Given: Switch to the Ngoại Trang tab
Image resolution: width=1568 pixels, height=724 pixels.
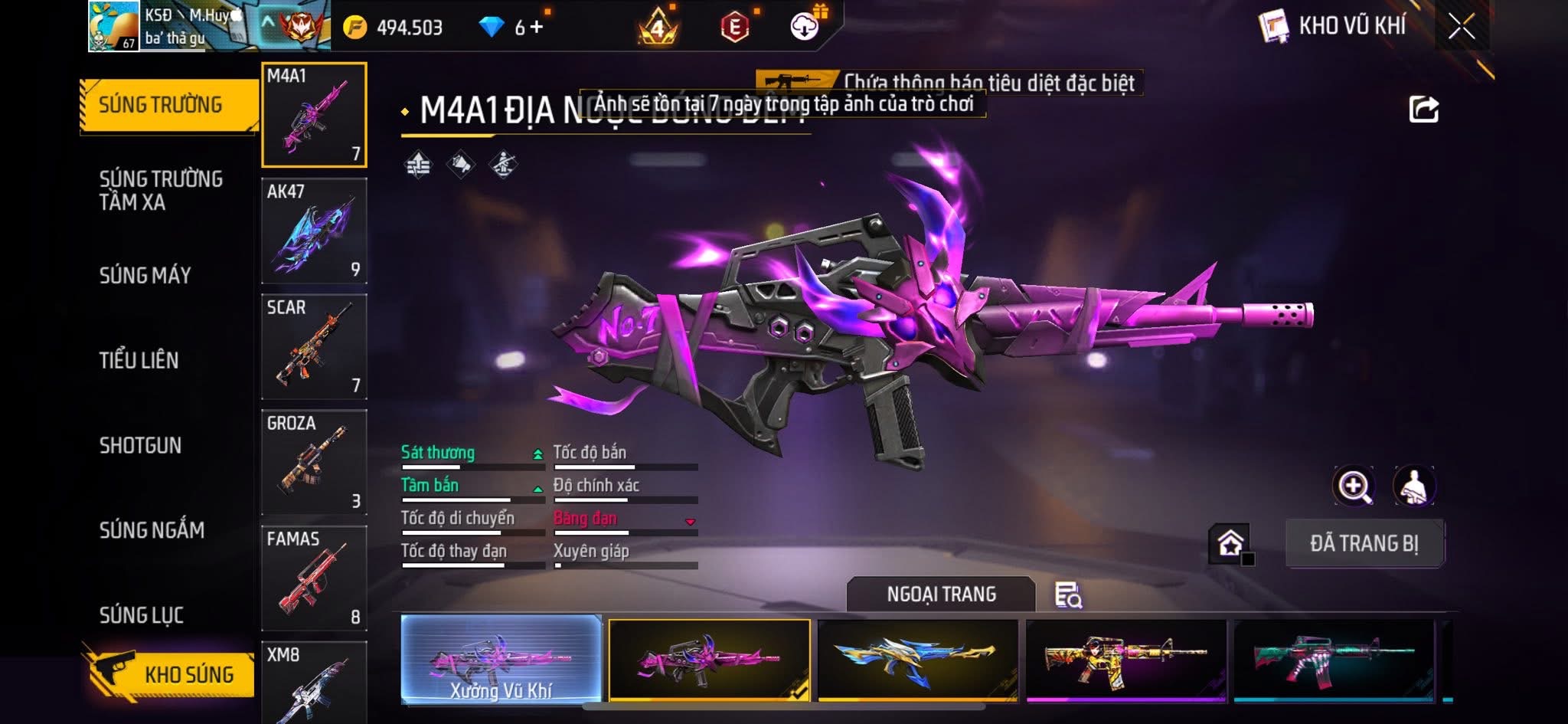Looking at the screenshot, I should tap(940, 594).
